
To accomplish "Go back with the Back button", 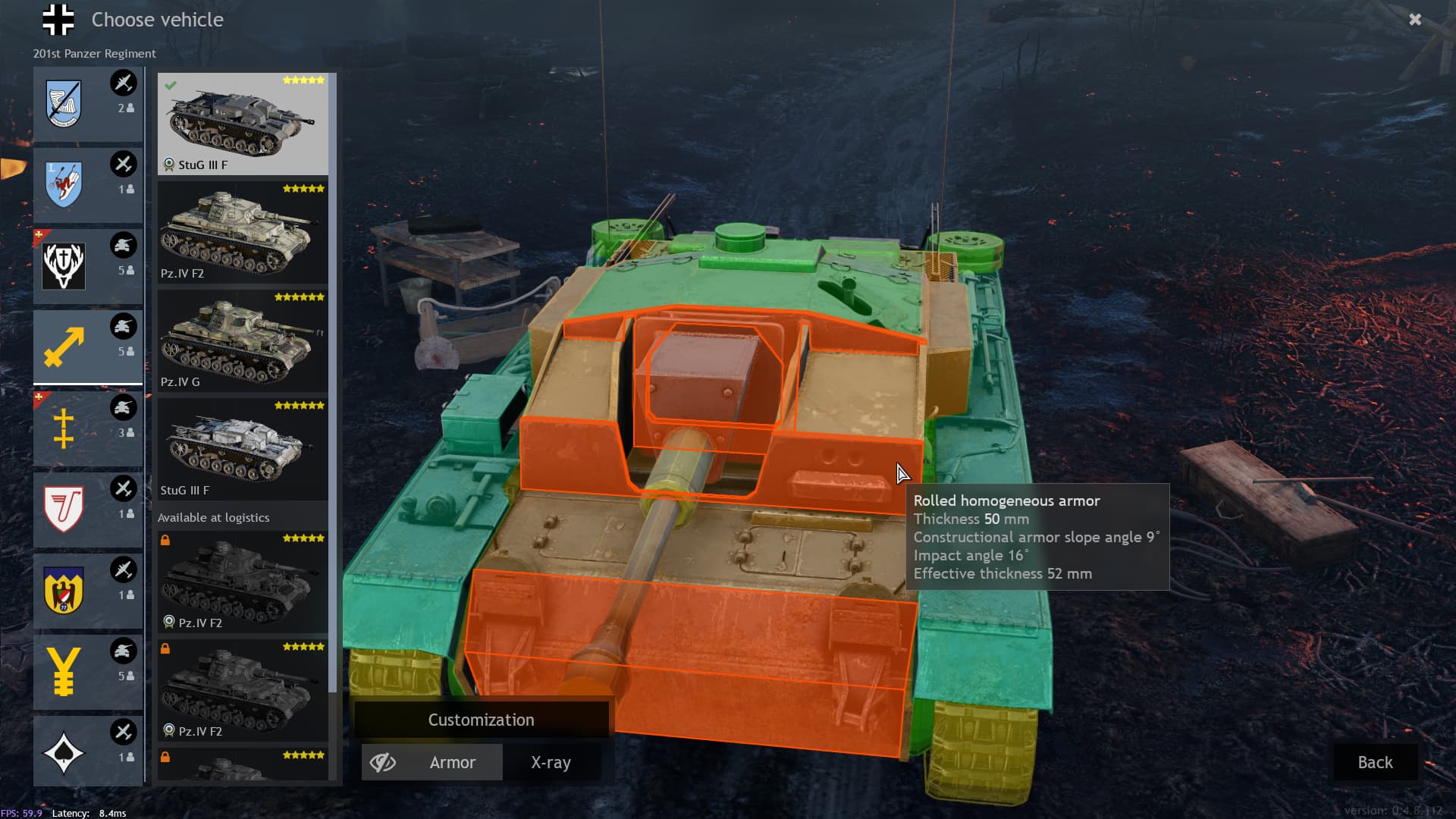I will pyautogui.click(x=1374, y=762).
